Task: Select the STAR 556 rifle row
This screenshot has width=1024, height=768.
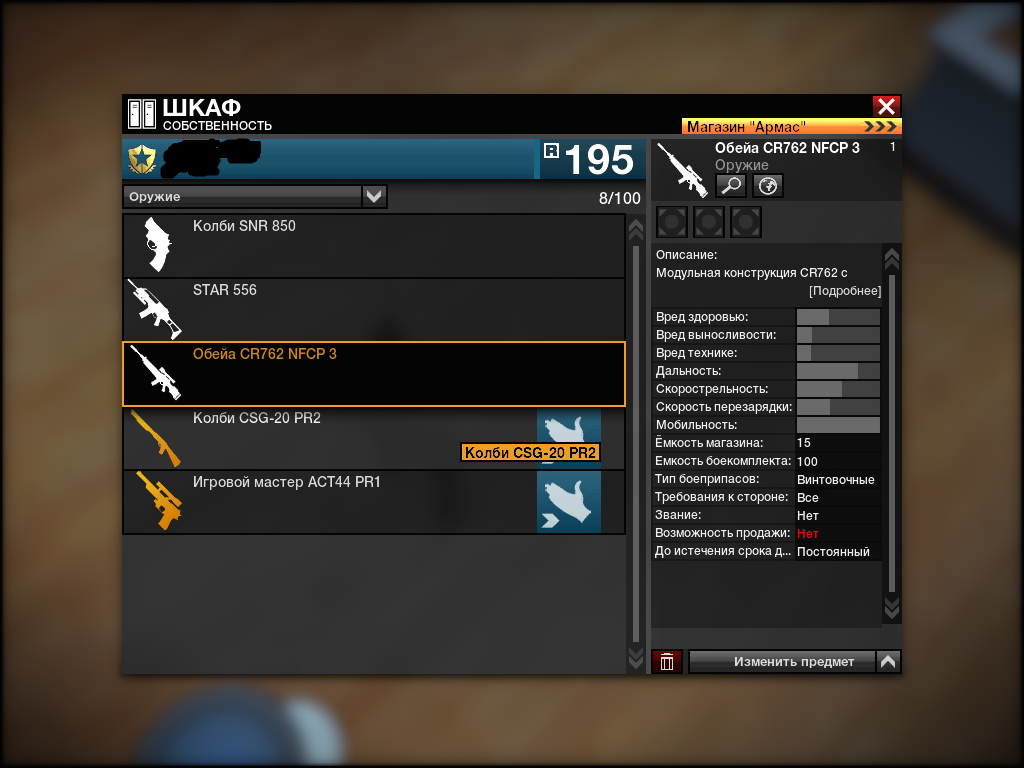Action: [373, 310]
